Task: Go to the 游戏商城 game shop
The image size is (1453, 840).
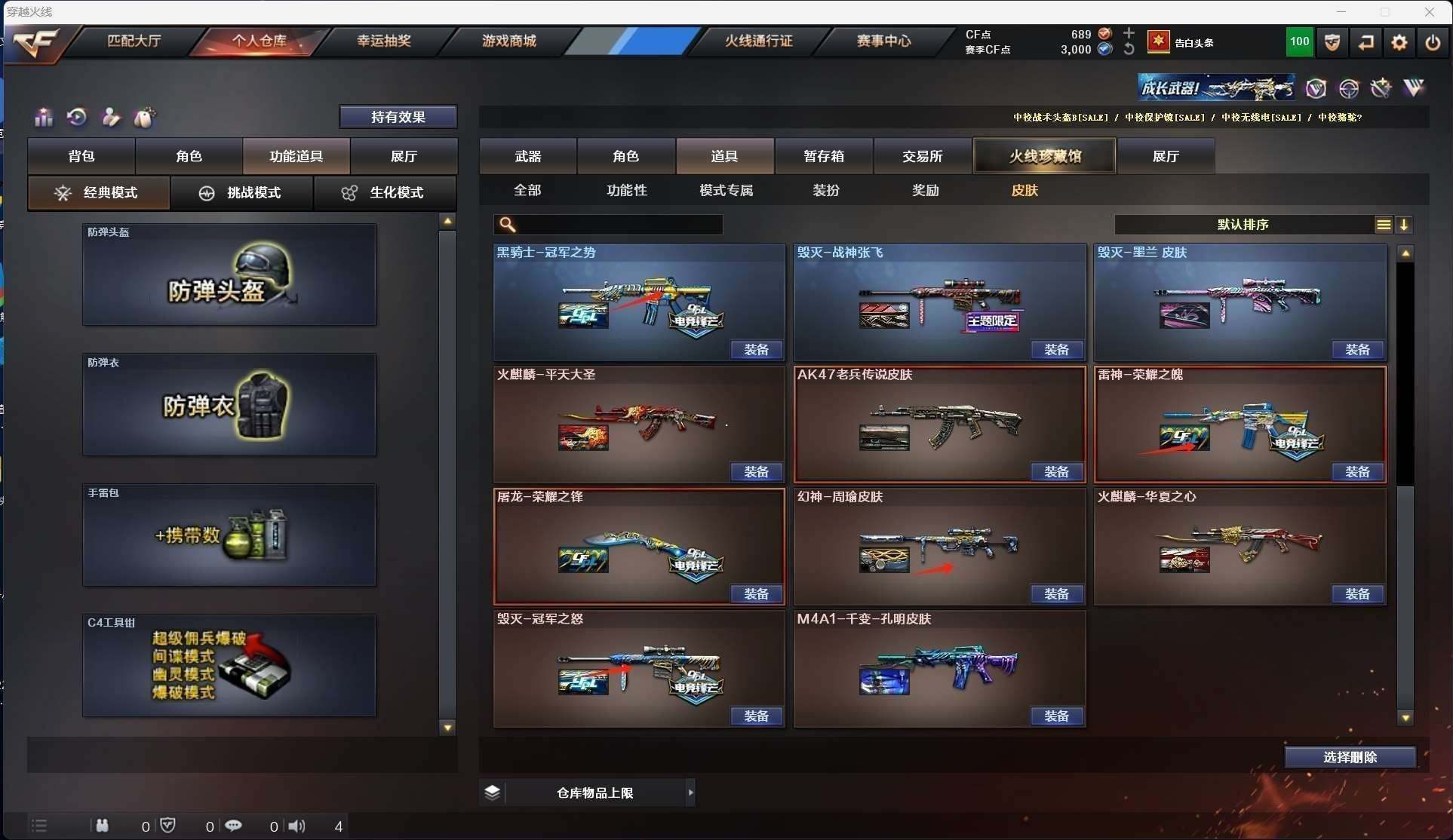Action: pyautogui.click(x=509, y=41)
